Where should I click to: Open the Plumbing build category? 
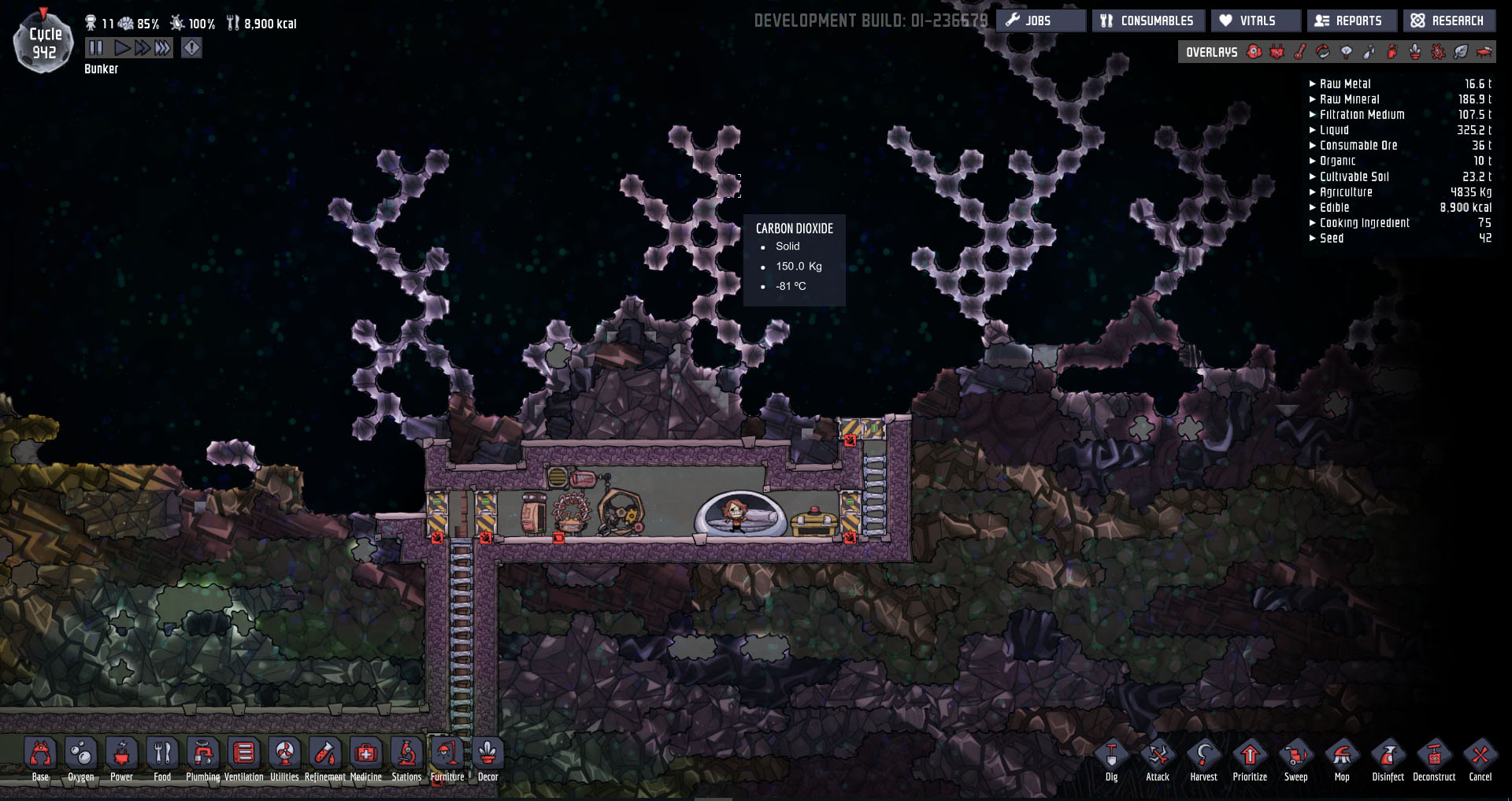tap(202, 756)
